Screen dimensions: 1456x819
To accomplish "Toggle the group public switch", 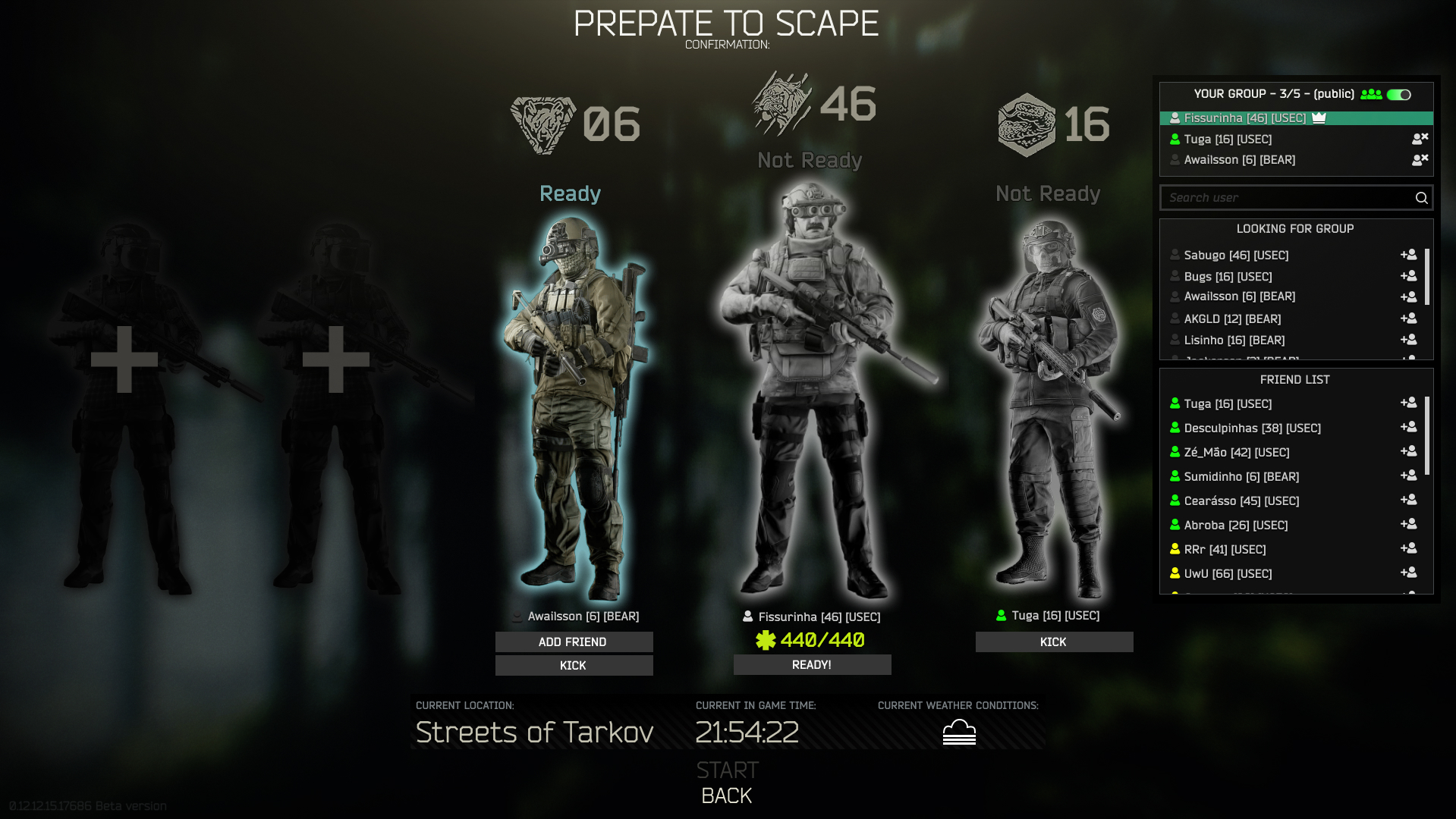I will 1398,94.
